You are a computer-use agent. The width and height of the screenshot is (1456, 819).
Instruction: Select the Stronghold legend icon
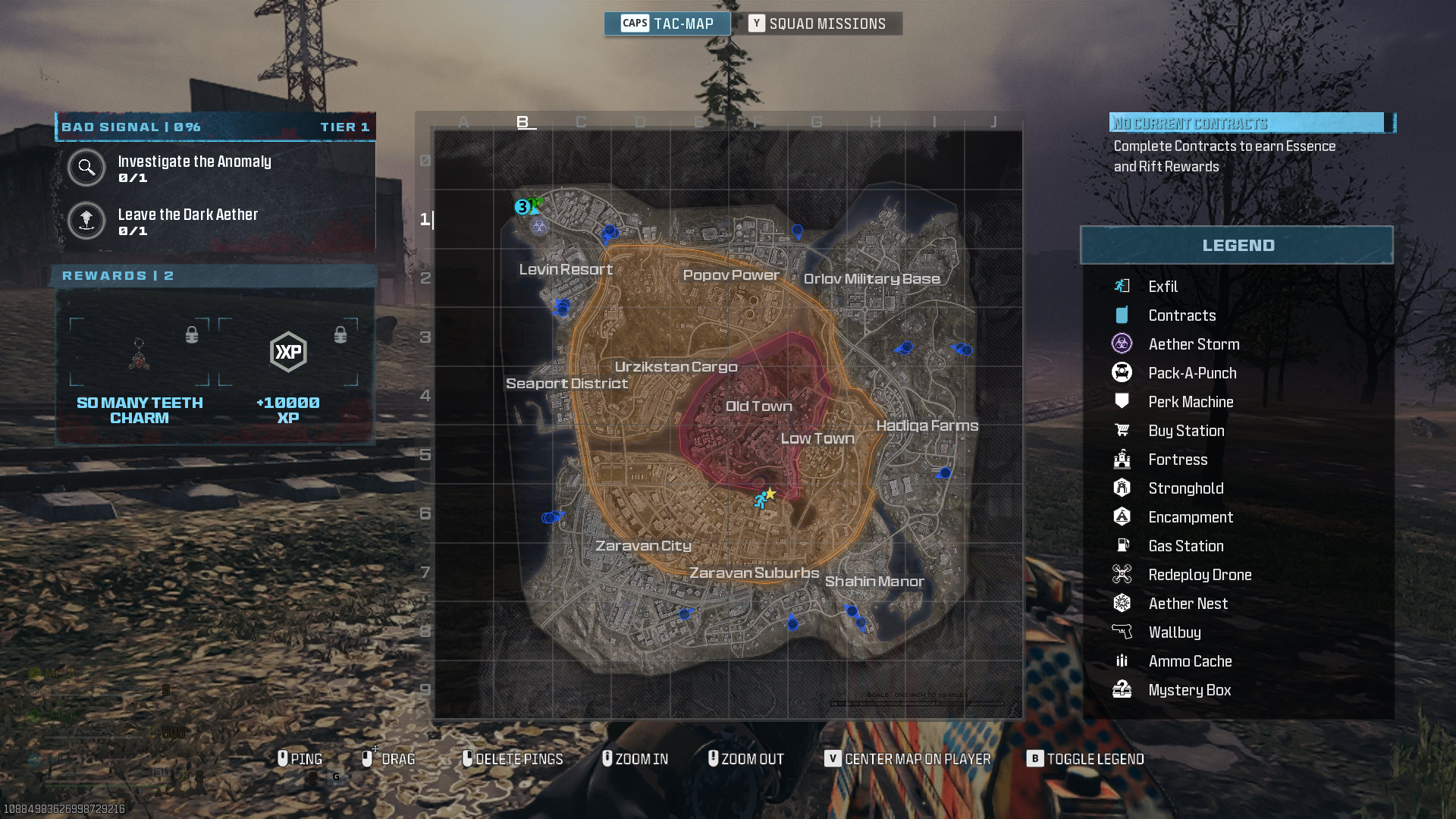(1123, 488)
